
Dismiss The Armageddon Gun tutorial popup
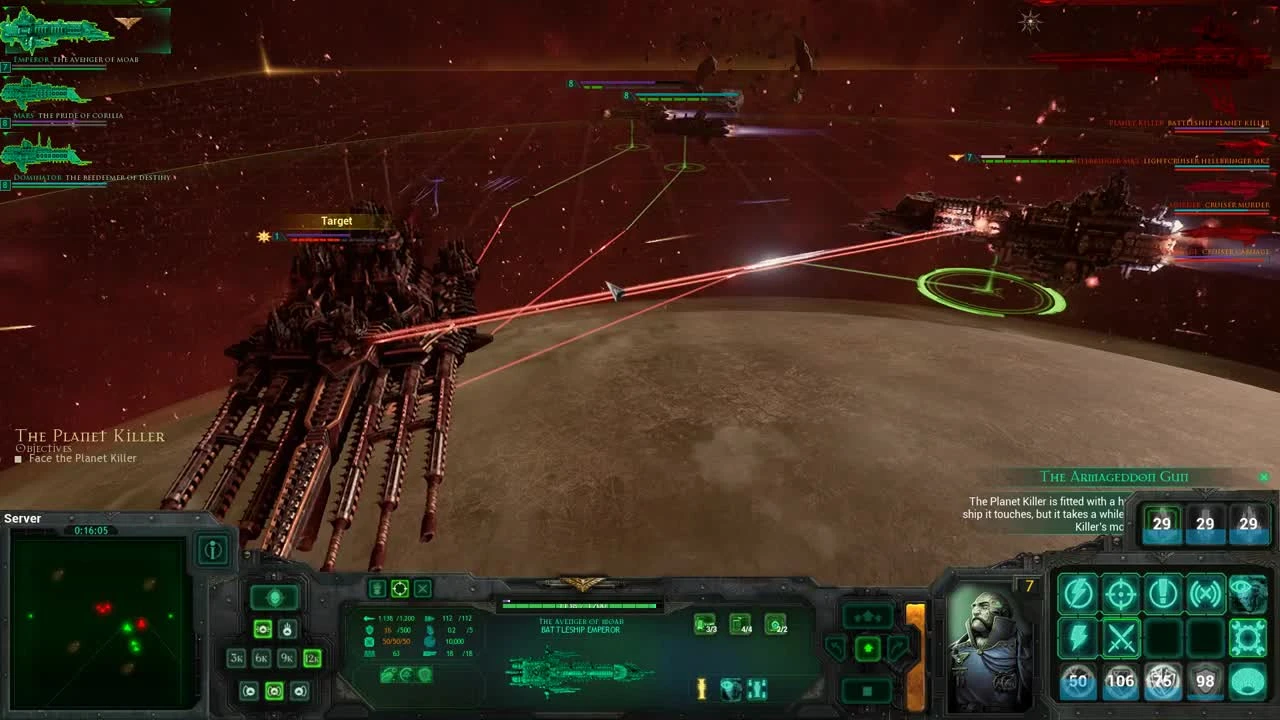(1264, 477)
